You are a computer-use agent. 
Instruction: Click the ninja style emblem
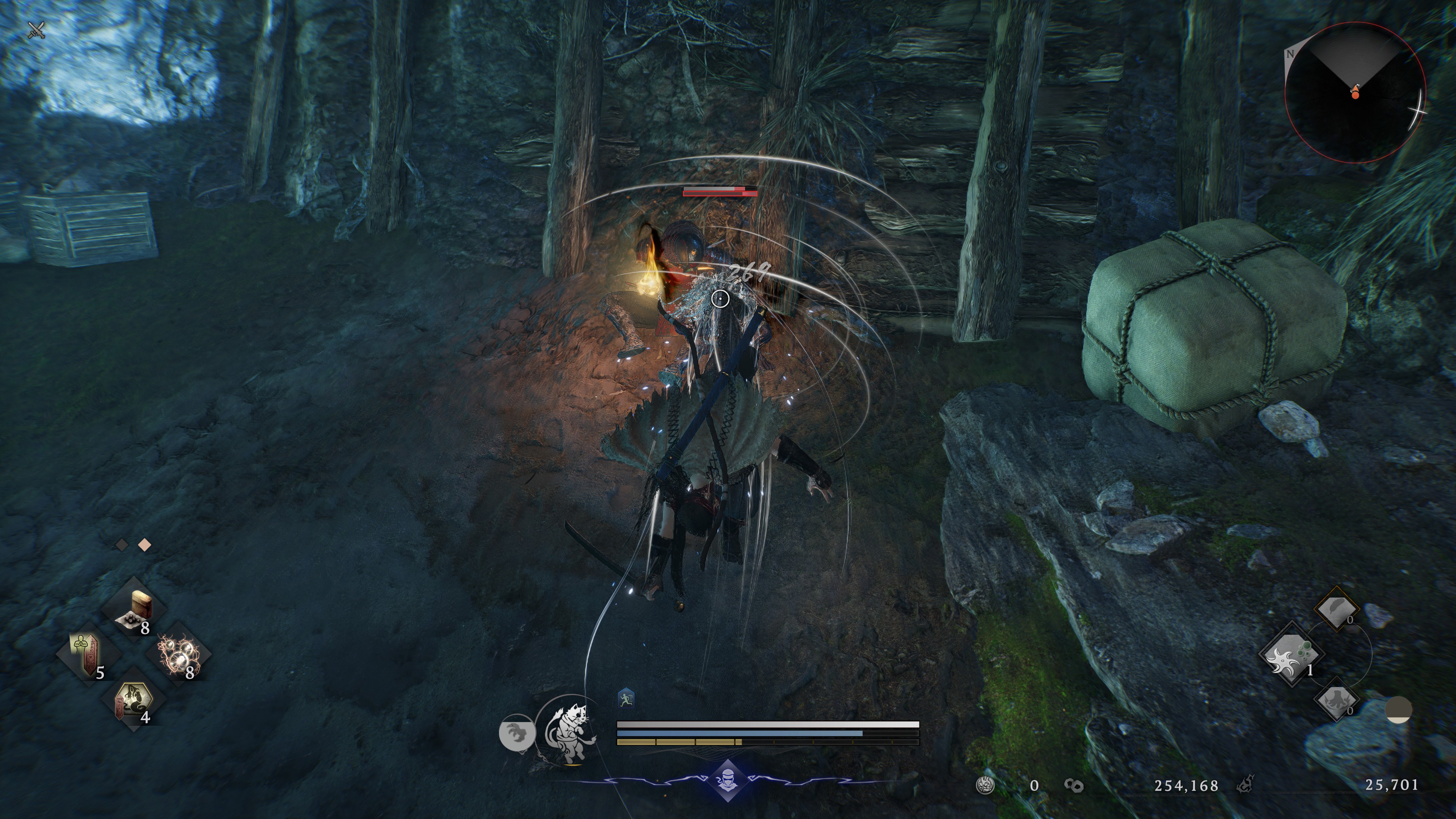pyautogui.click(x=728, y=781)
